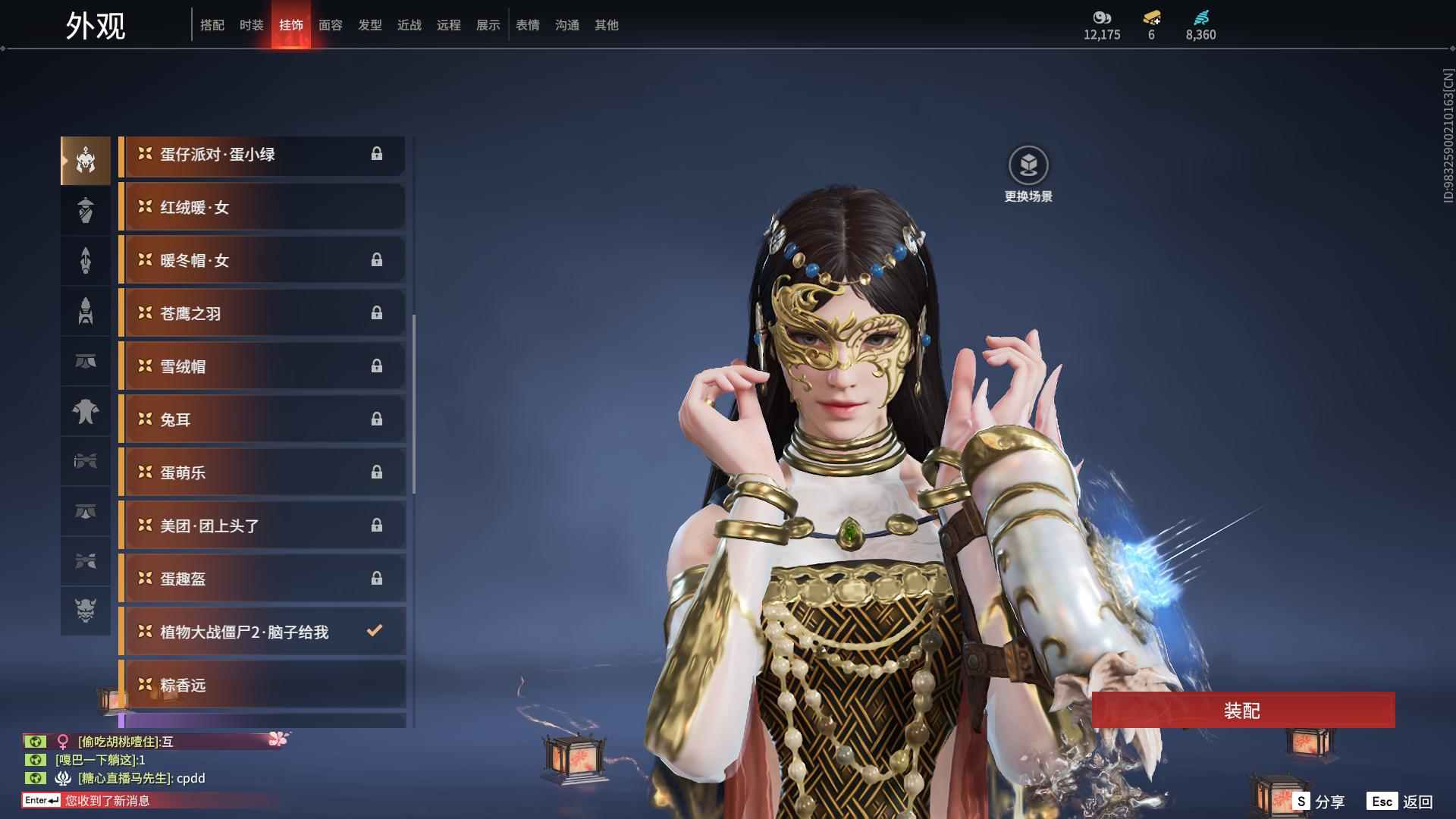Screen dimensions: 1456x819
Task: Select the 苍鹰之羽 list entry
Action: click(x=262, y=313)
